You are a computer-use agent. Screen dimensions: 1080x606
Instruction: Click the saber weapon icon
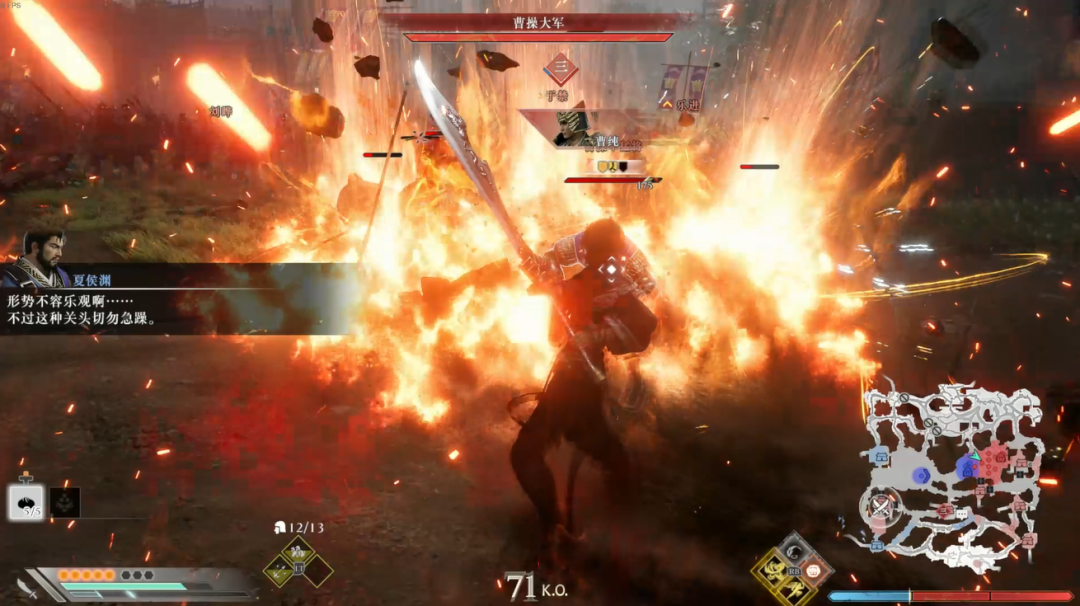(x=27, y=589)
